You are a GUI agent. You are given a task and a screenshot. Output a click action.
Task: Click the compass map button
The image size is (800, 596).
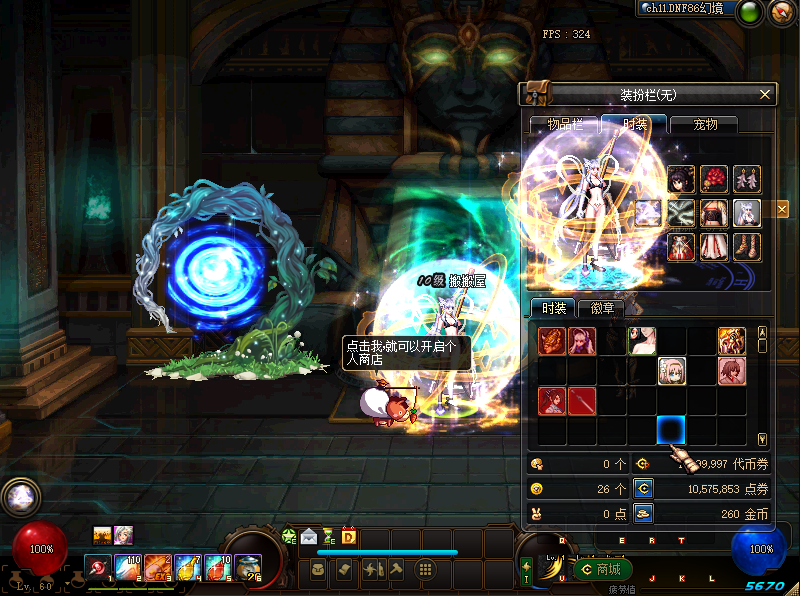pos(781,12)
